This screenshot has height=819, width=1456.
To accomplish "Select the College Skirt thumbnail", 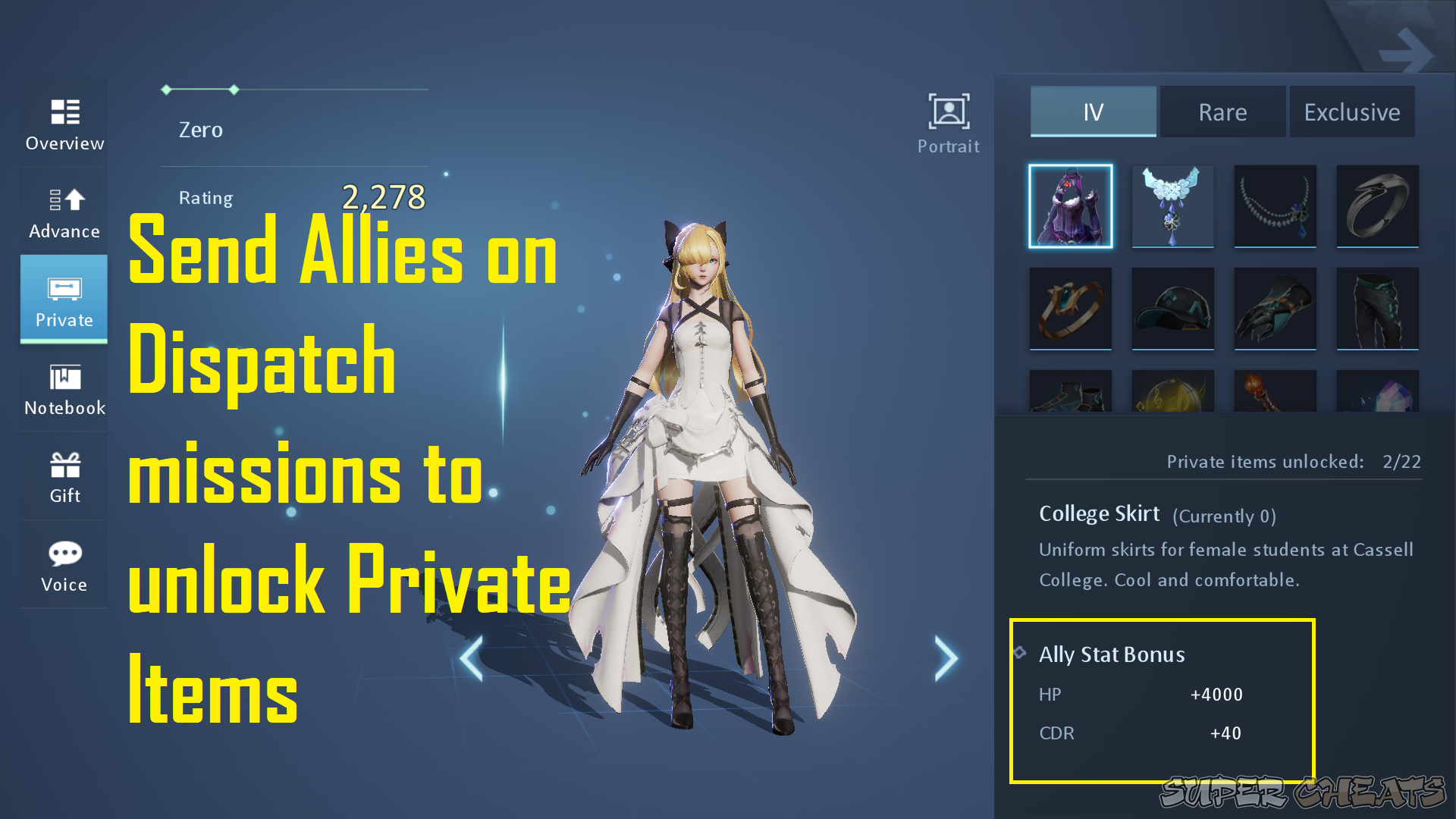I will [x=1070, y=206].
